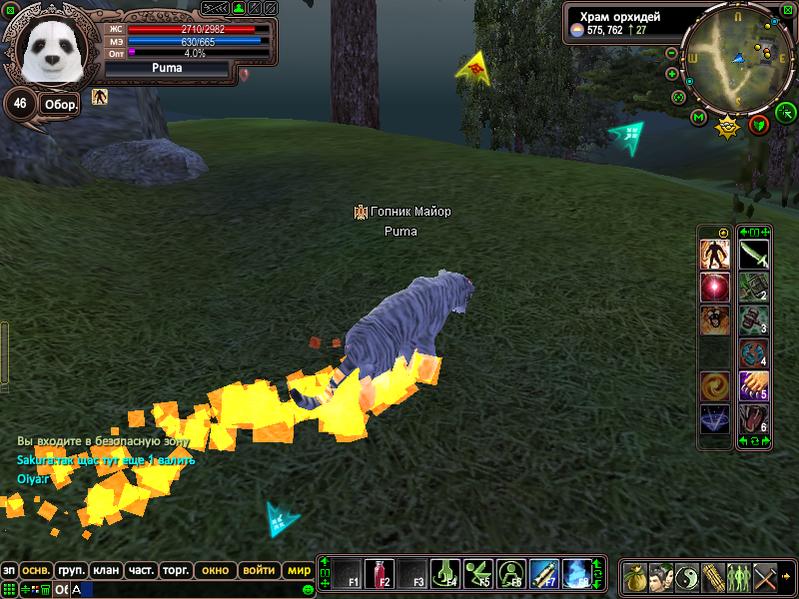Open the world map with M button
Image resolution: width=799 pixels, height=599 pixels.
pos(698,118)
